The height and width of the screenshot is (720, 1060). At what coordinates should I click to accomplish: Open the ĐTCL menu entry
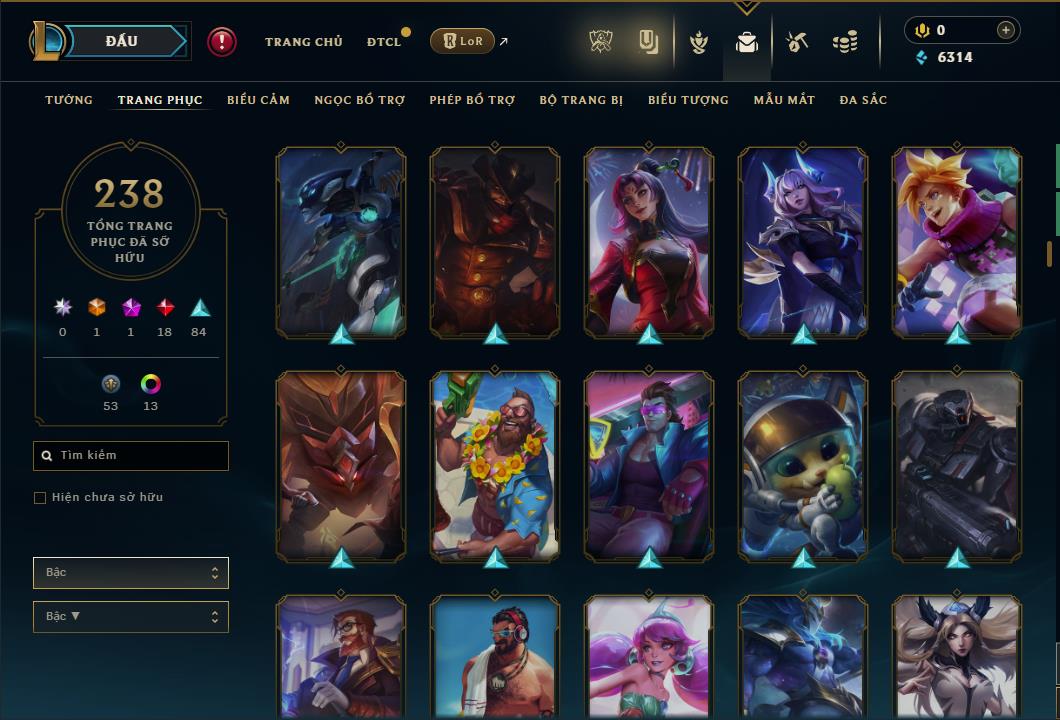pyautogui.click(x=383, y=42)
